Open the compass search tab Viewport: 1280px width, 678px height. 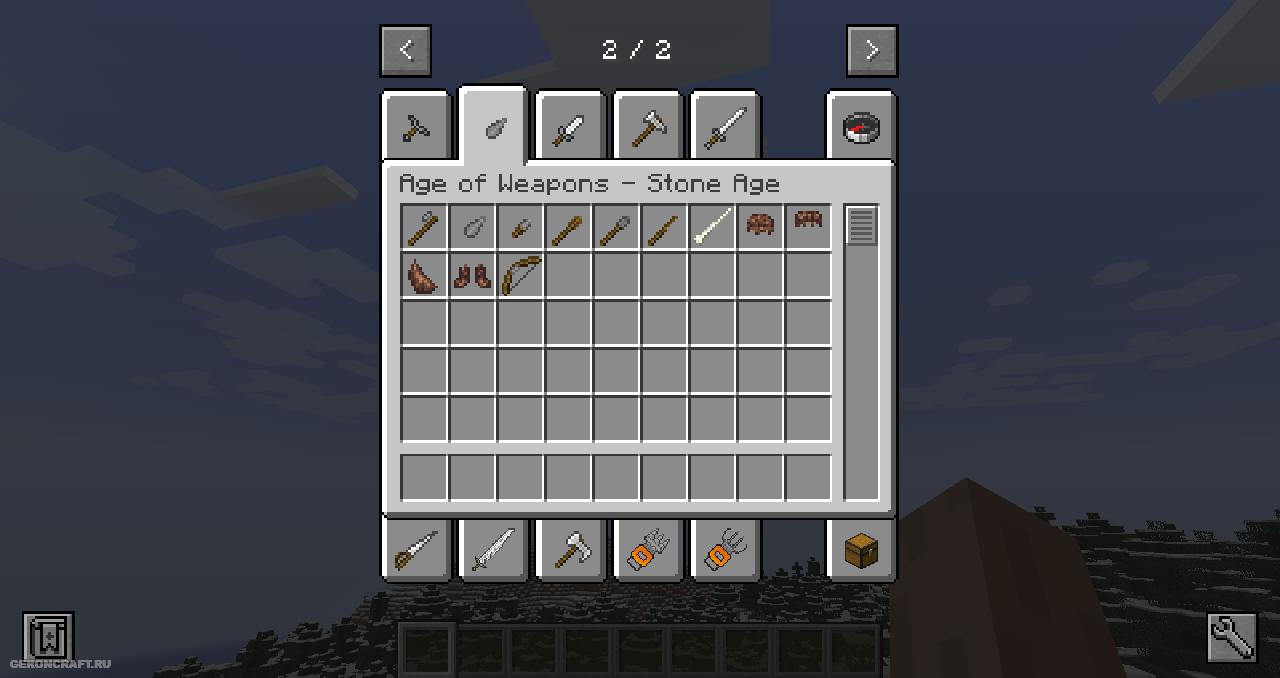click(861, 127)
